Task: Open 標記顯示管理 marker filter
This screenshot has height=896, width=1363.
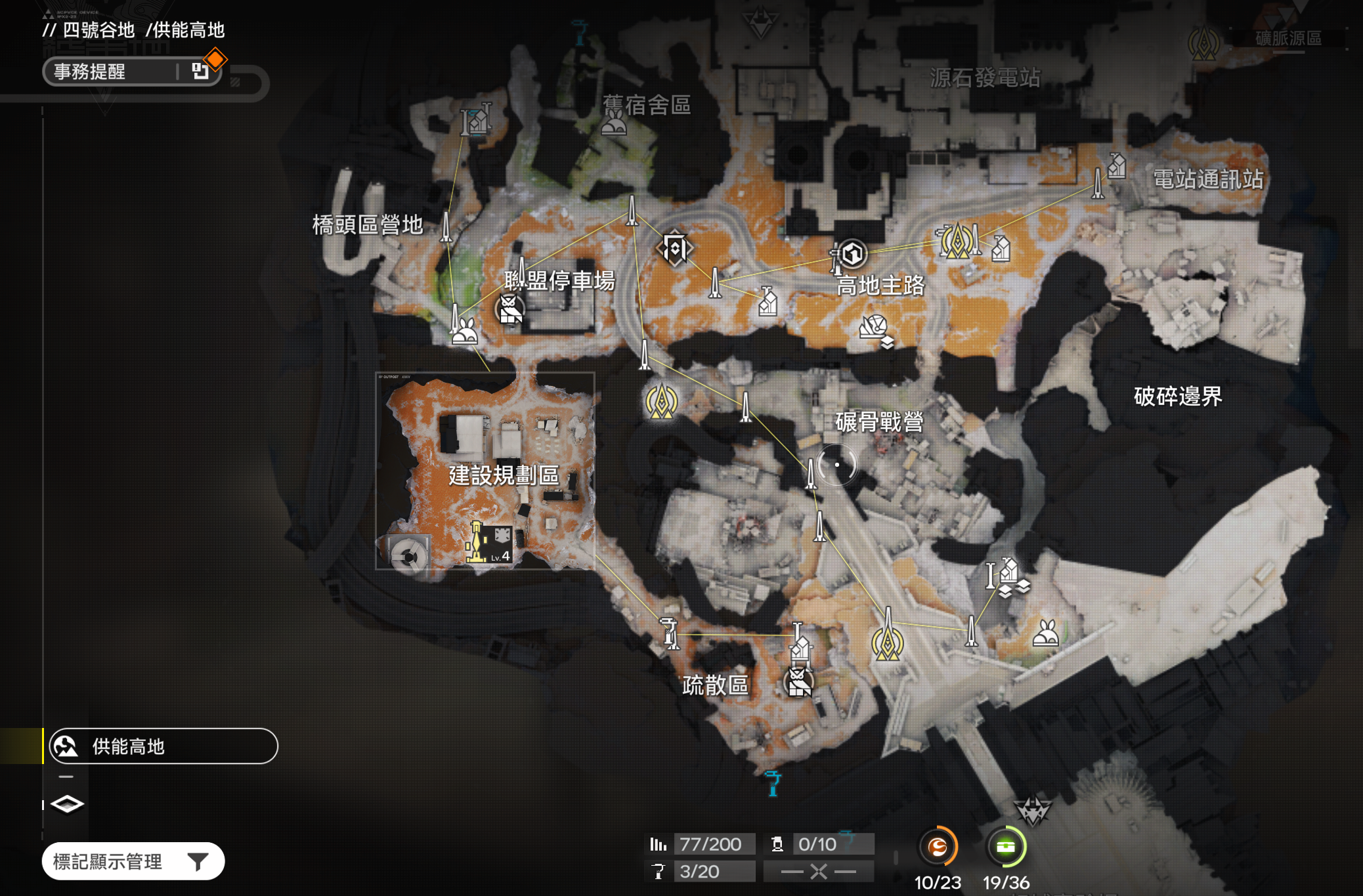Action: pos(133,861)
